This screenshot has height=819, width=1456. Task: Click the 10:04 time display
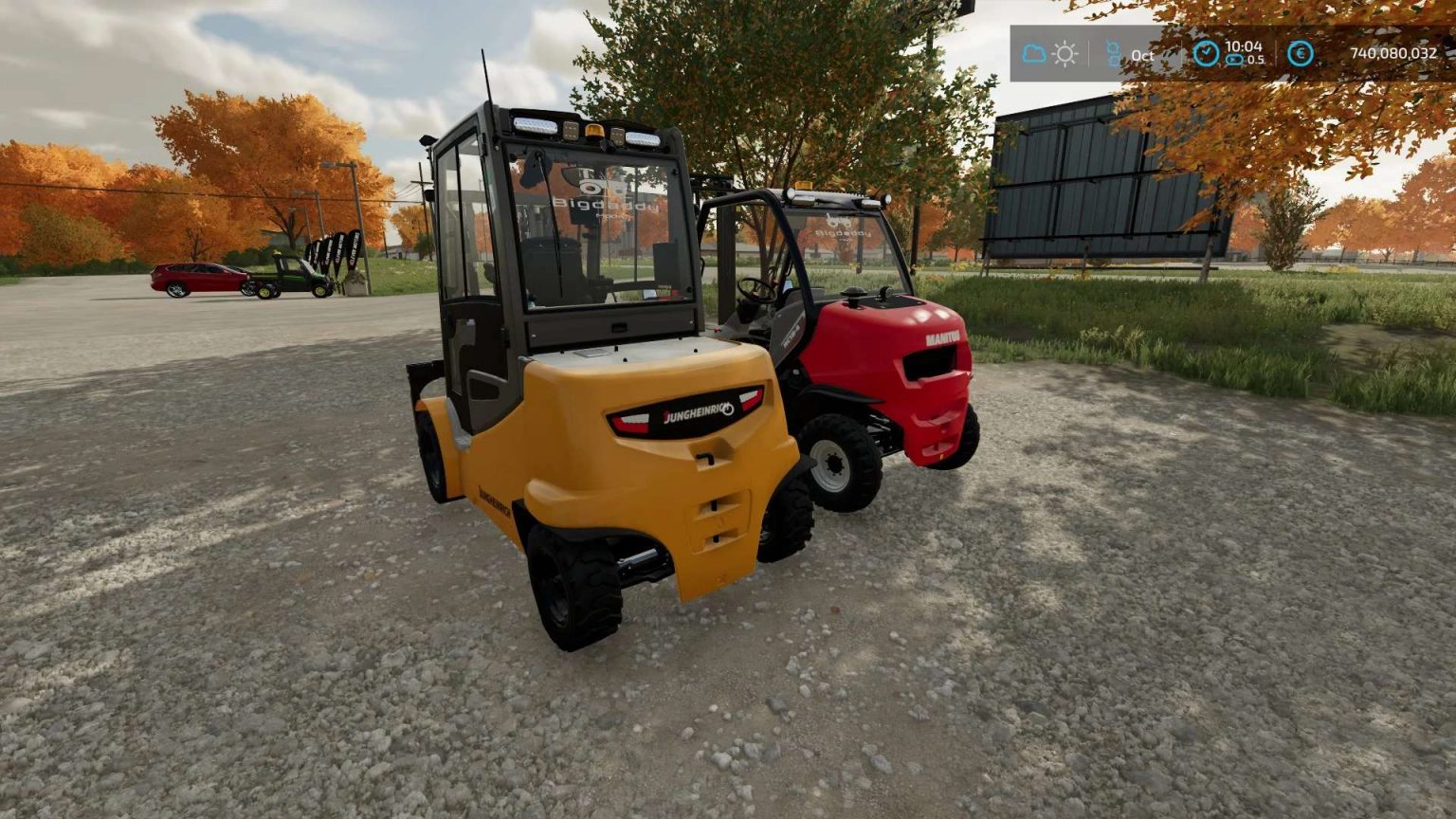[x=1245, y=46]
